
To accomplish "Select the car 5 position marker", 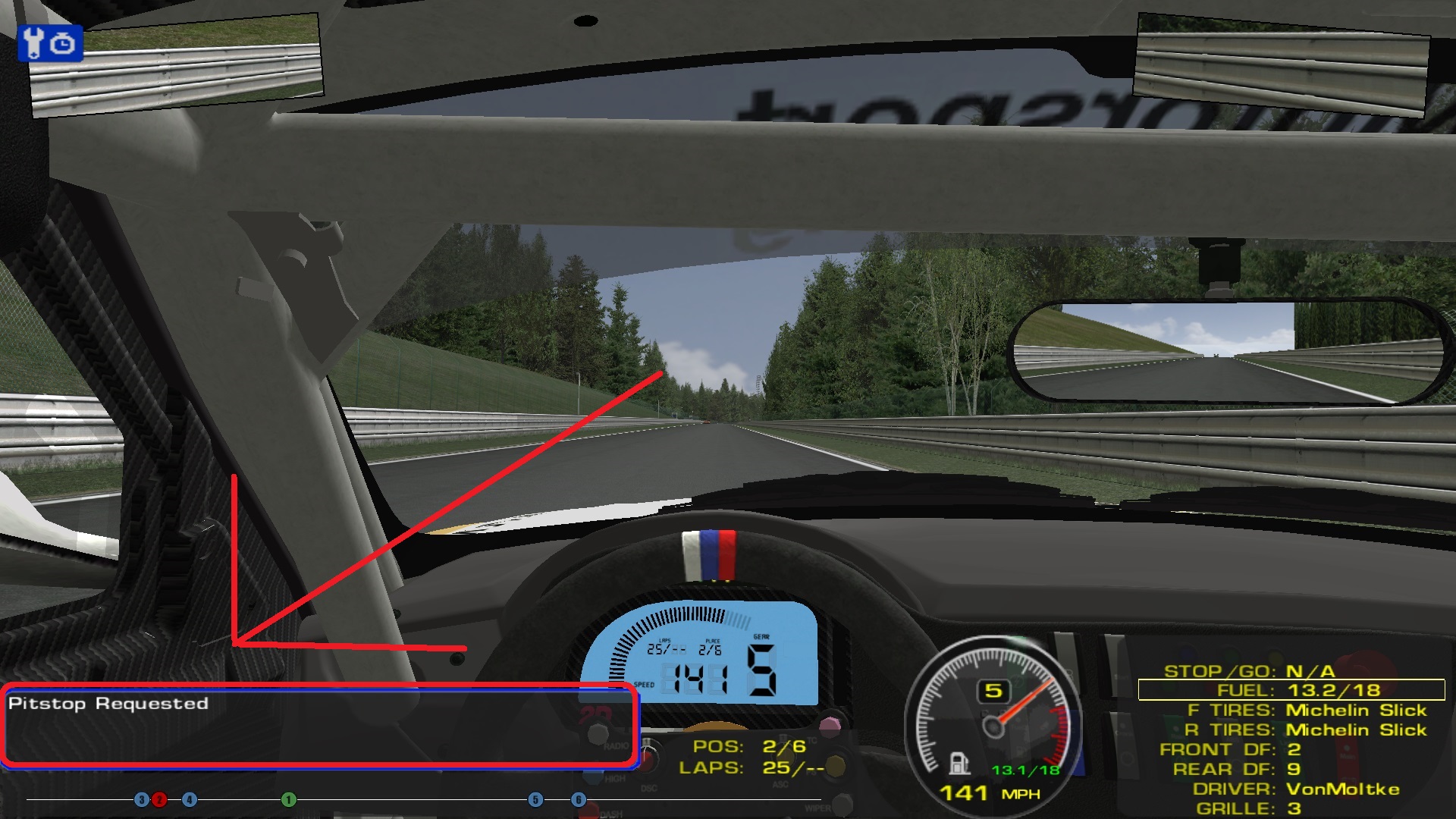I will click(x=535, y=799).
